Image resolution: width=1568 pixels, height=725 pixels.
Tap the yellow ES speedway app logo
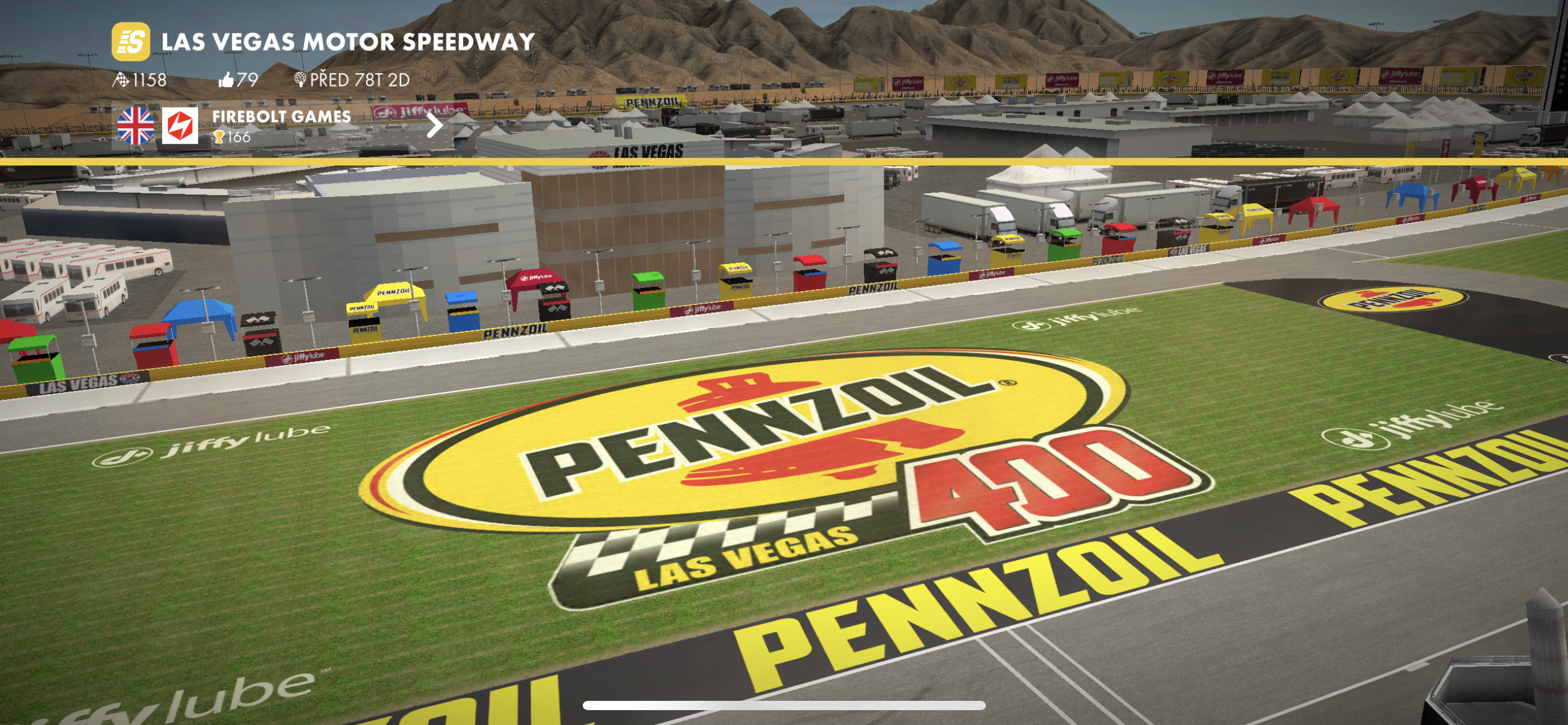(132, 41)
